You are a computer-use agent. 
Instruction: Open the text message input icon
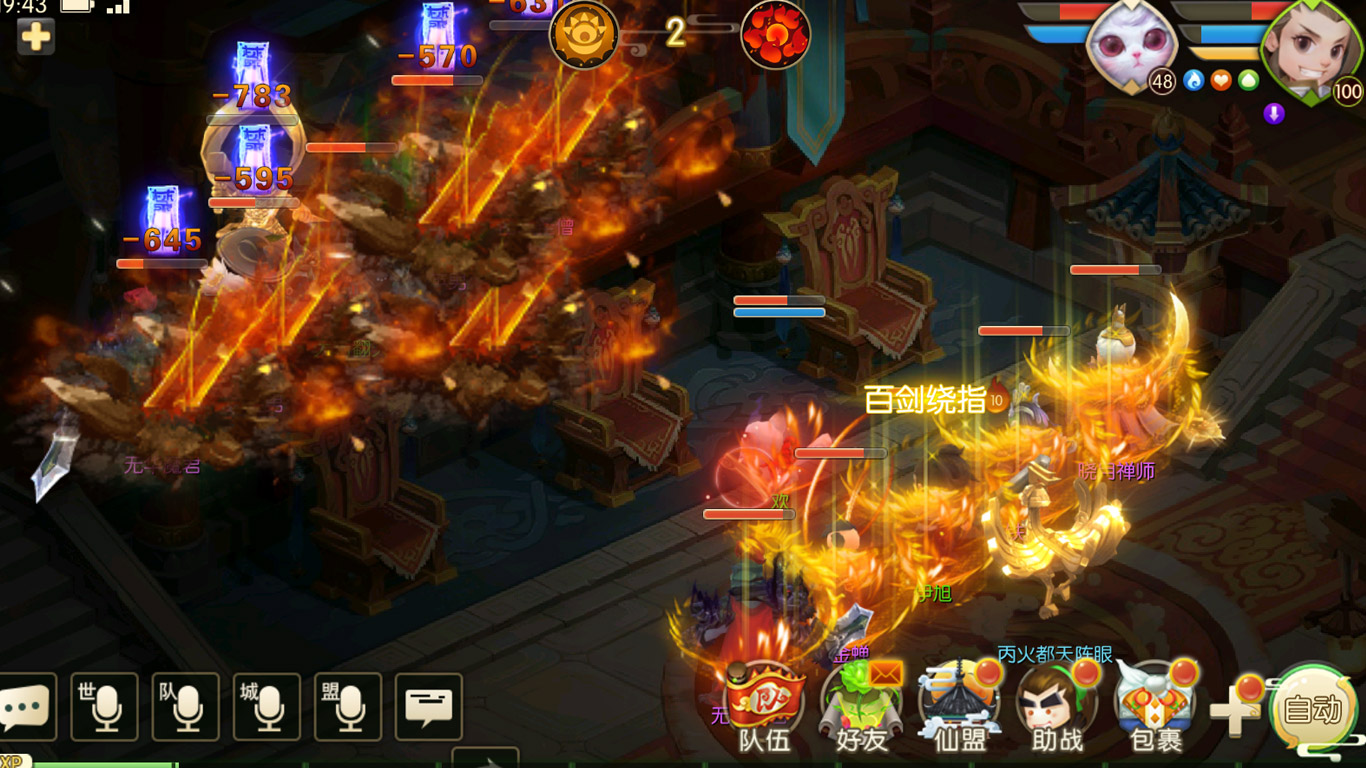[x=429, y=707]
